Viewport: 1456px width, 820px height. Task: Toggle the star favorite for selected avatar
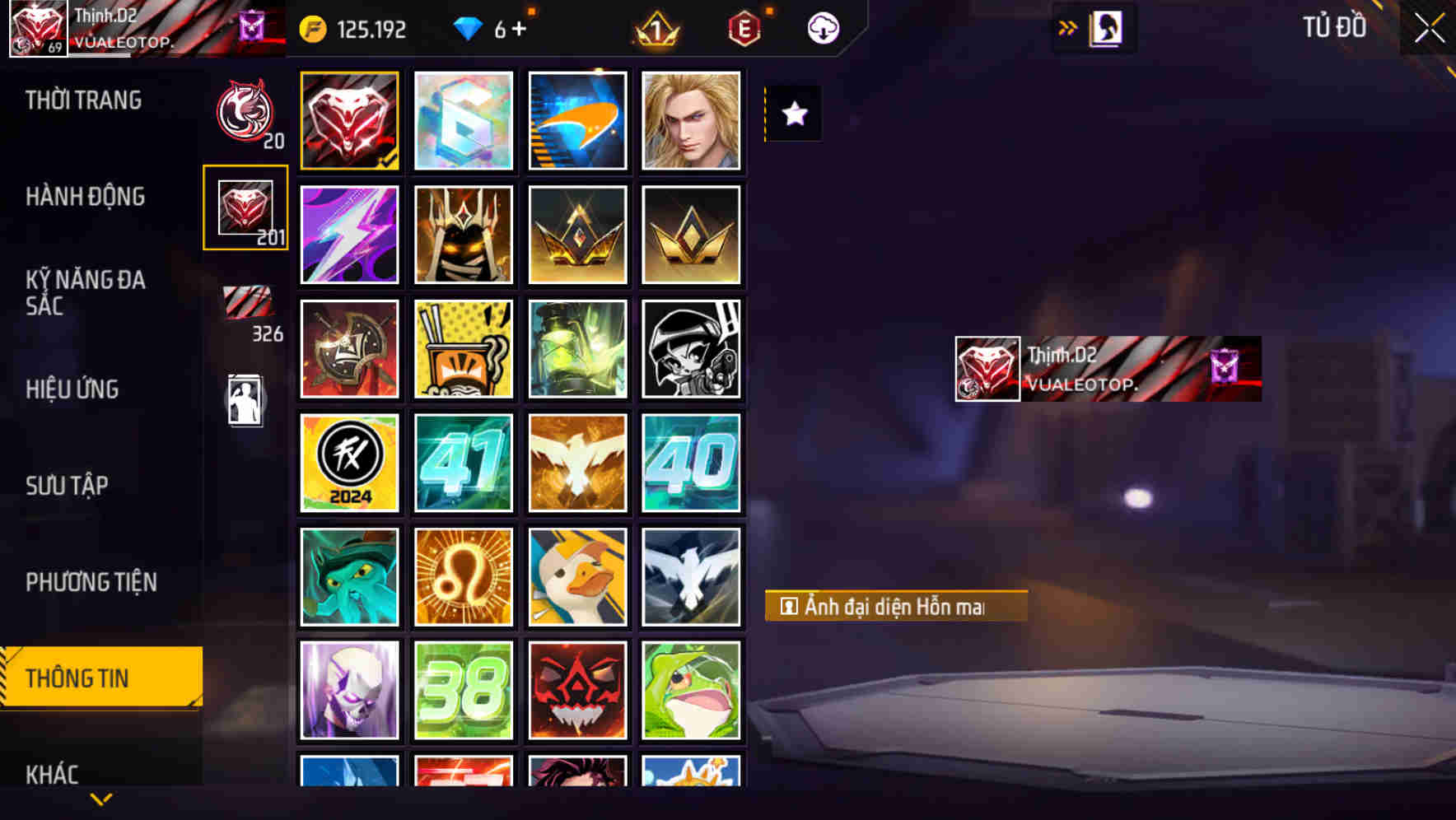(x=793, y=114)
